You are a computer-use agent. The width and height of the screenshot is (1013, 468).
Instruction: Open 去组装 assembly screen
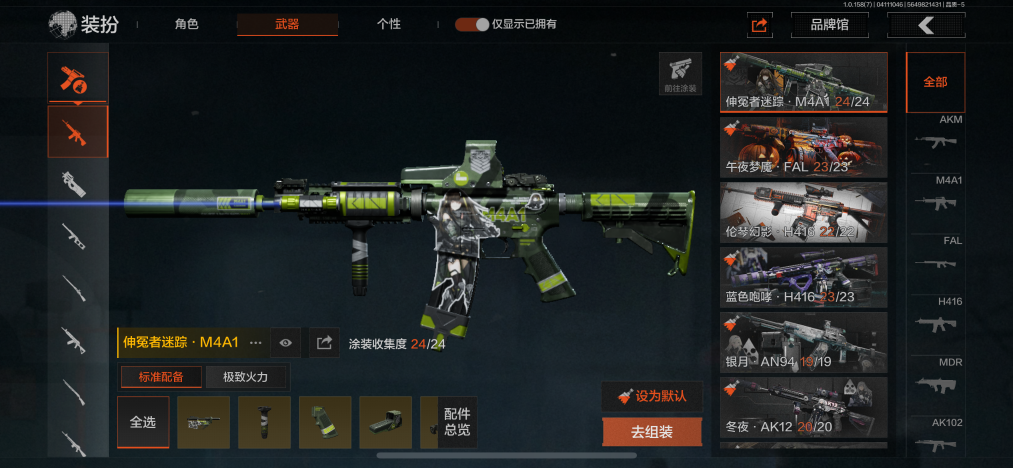pyautogui.click(x=652, y=432)
